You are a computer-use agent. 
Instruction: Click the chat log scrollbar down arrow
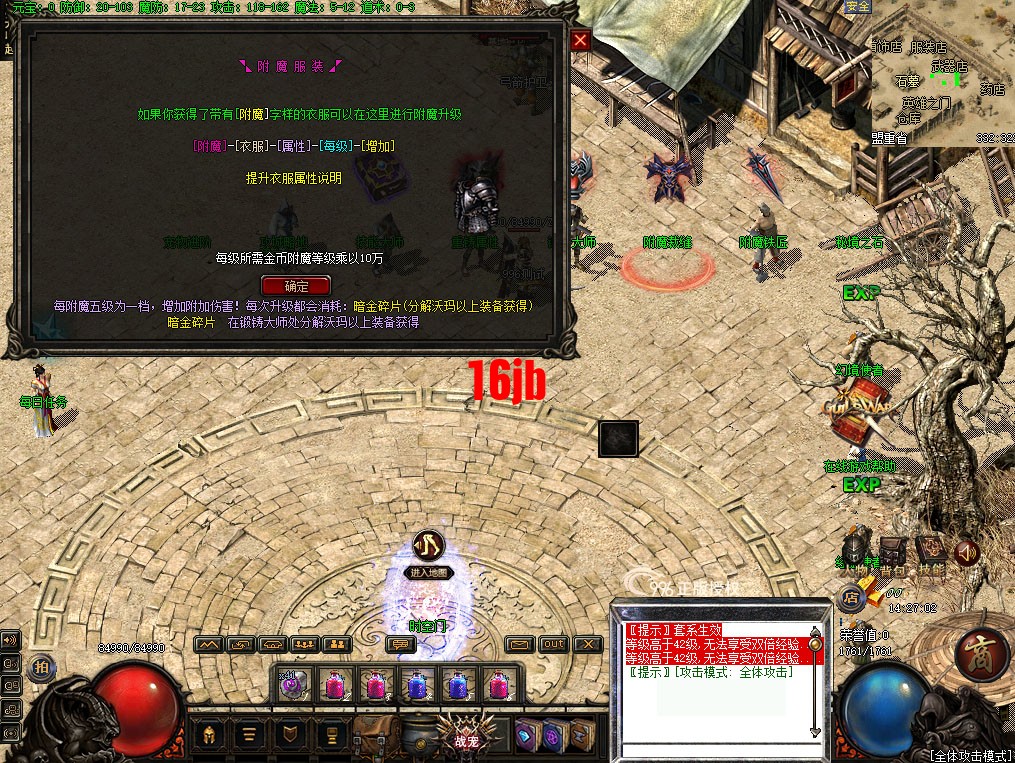coord(816,733)
